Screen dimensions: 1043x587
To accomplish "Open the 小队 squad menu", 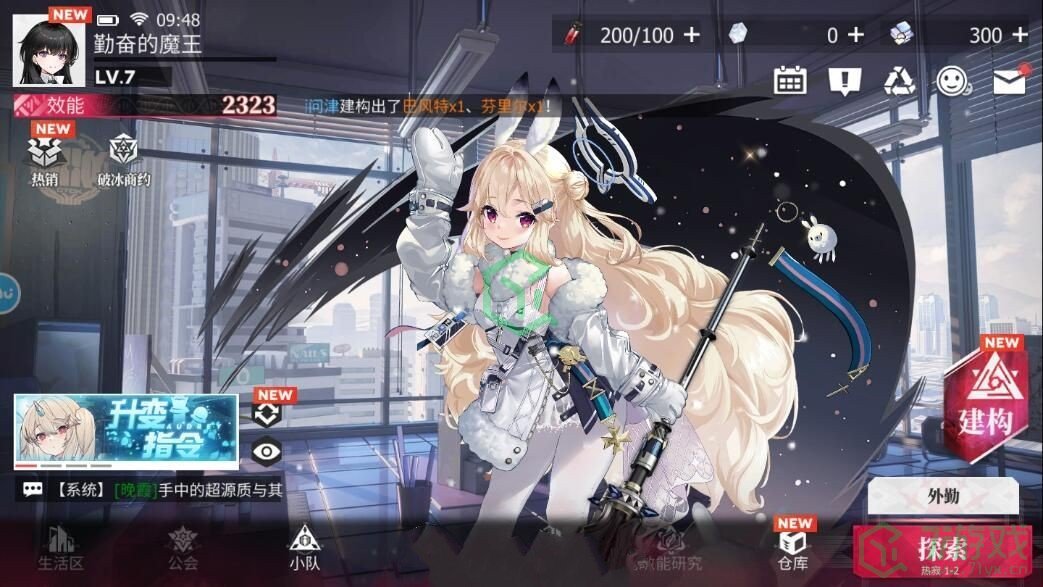I will coord(304,547).
